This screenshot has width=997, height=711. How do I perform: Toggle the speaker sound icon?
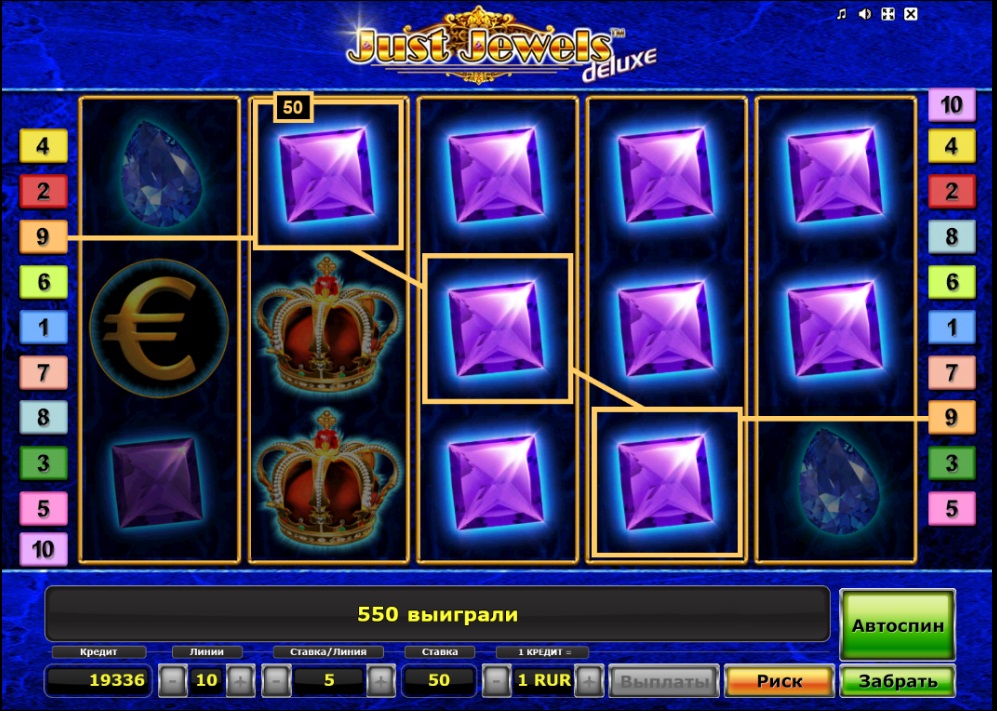click(x=864, y=14)
